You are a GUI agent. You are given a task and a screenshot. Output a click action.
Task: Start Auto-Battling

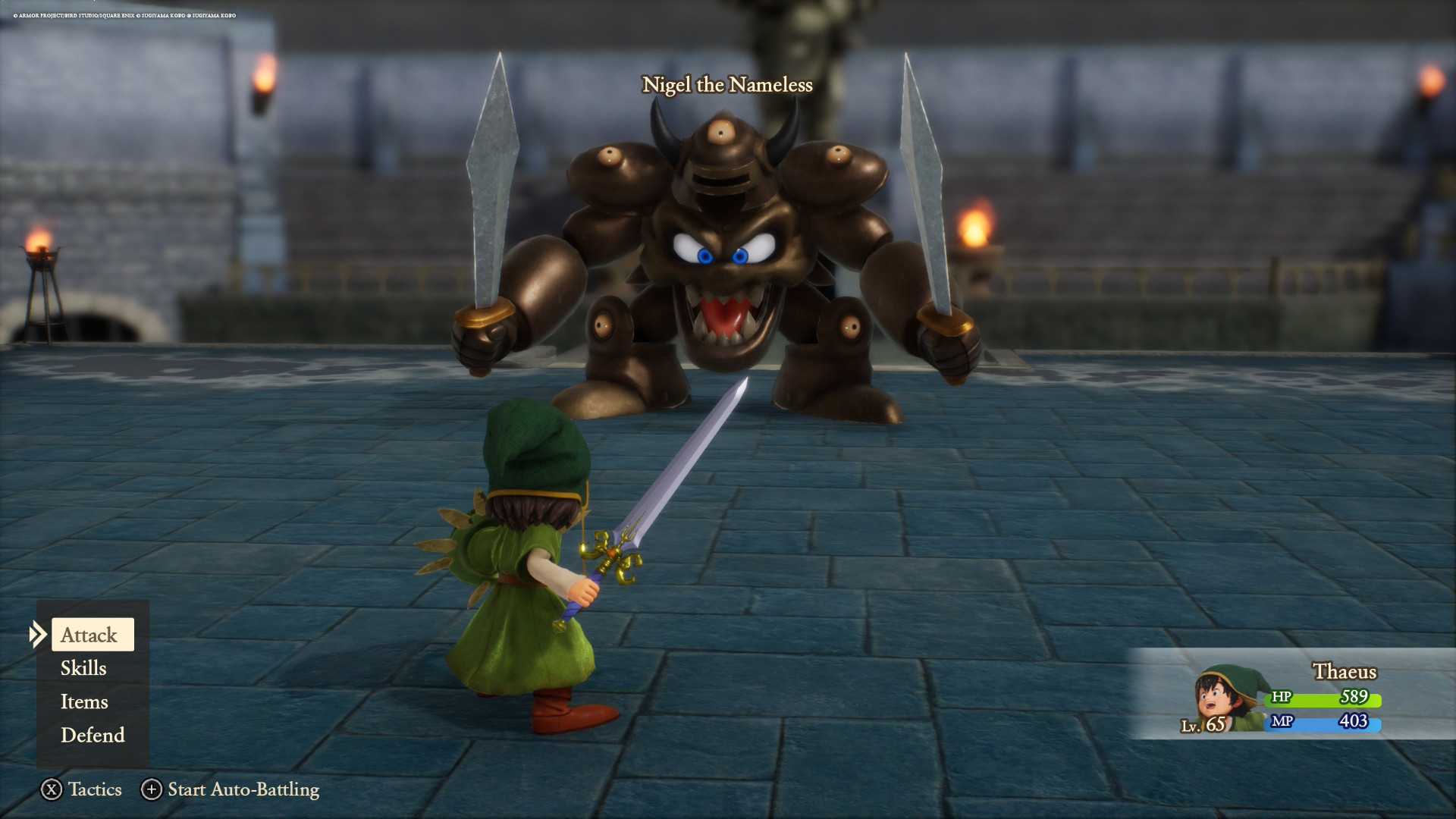click(x=231, y=789)
